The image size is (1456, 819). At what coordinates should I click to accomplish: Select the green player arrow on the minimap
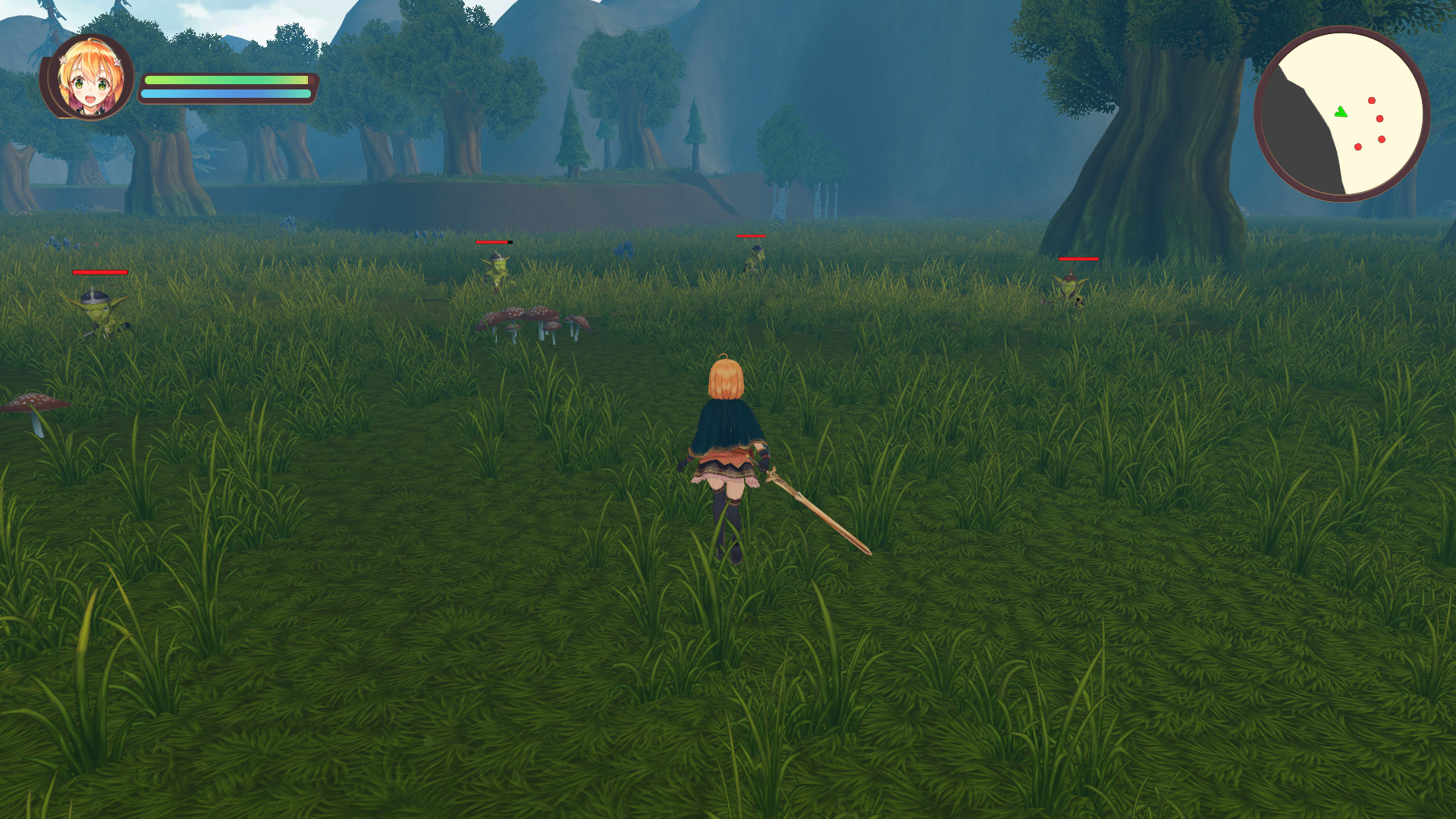[1341, 112]
